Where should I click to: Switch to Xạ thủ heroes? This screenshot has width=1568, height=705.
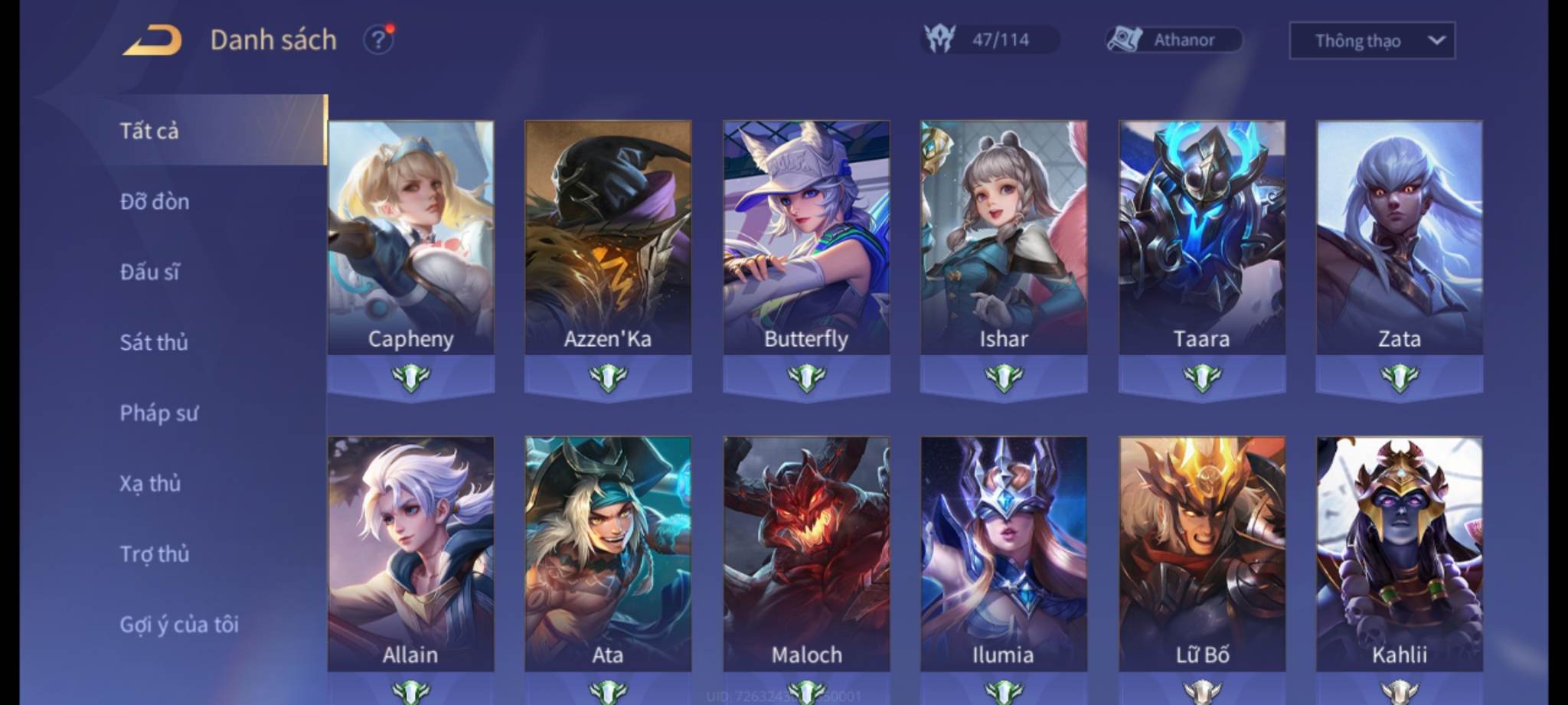[x=150, y=484]
